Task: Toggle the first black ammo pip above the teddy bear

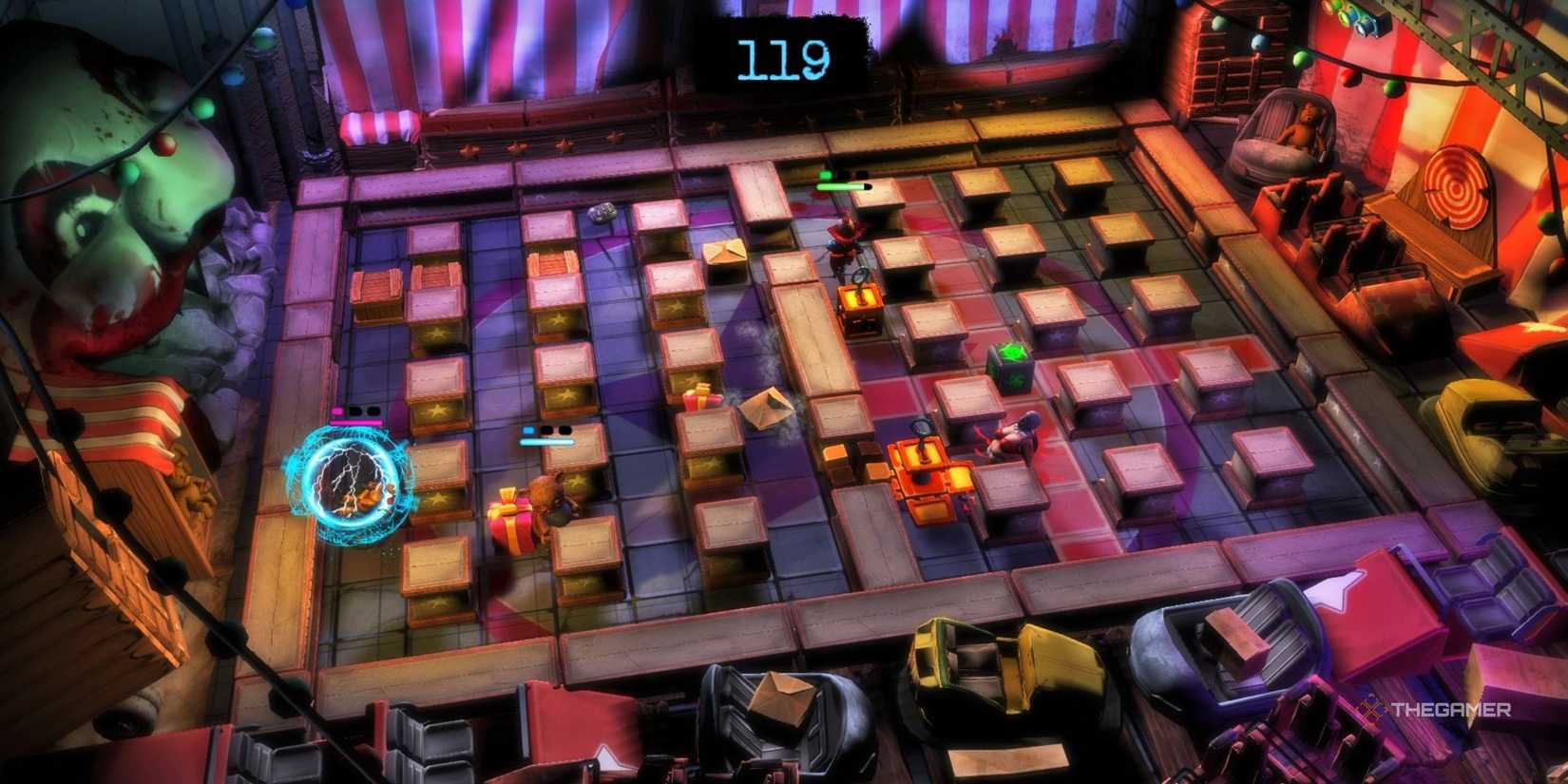Action: point(547,430)
